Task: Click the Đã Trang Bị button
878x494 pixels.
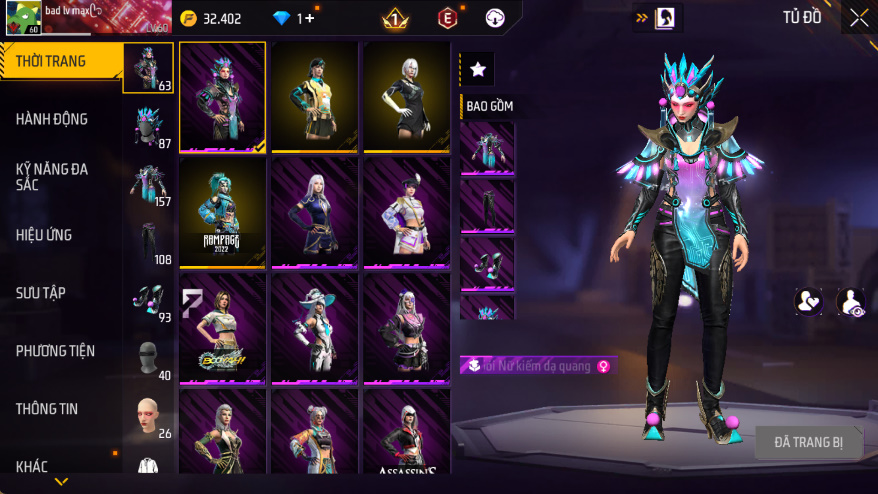Action: [x=809, y=442]
